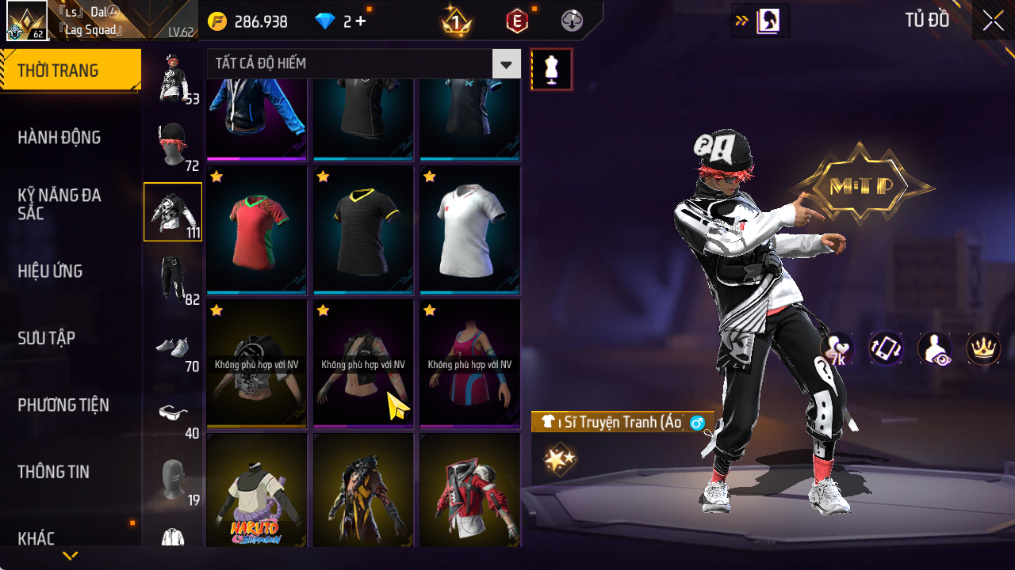Pick the plain white t-shirt
This screenshot has height=570, width=1015.
tap(470, 227)
